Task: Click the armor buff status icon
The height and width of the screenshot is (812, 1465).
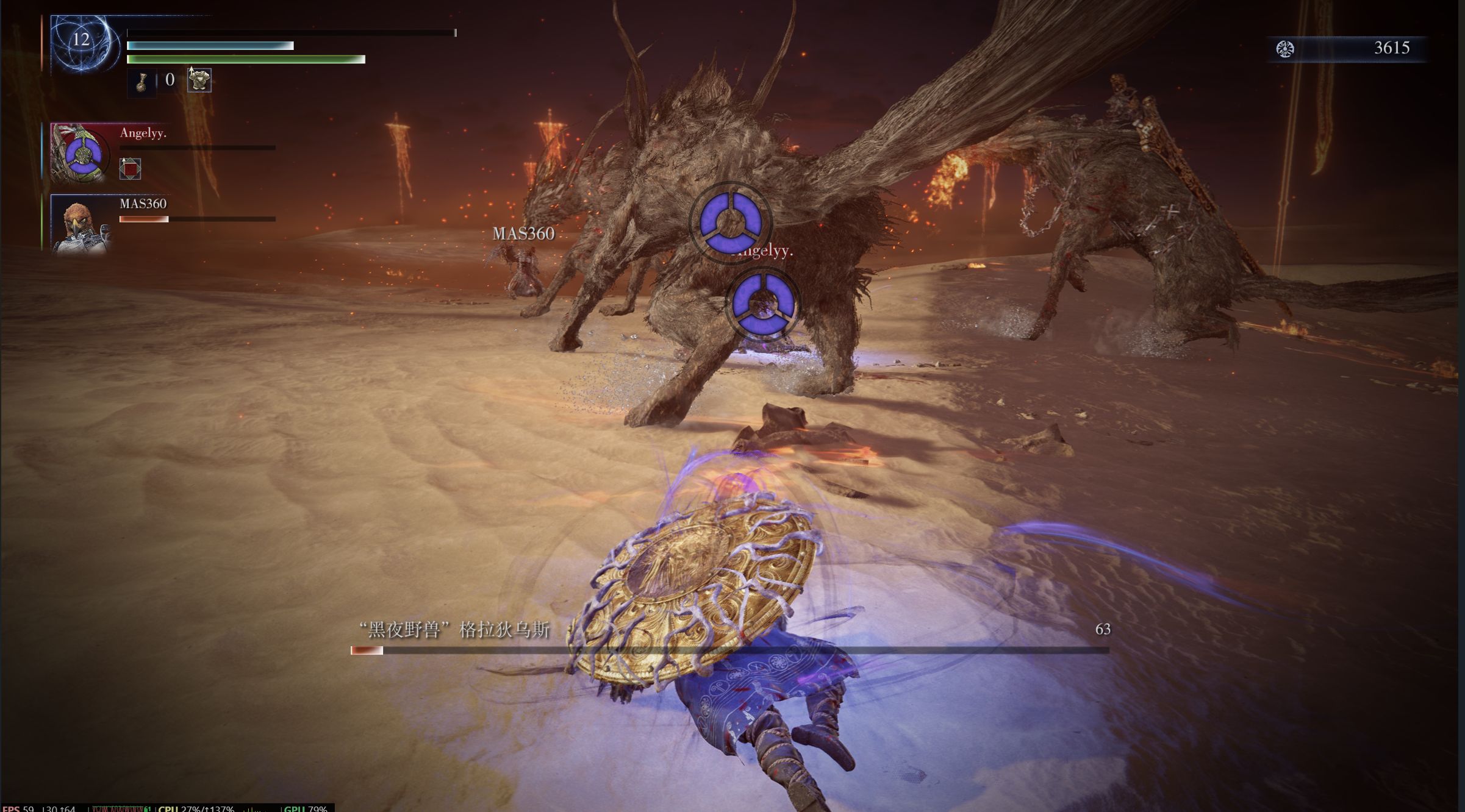Action: pyautogui.click(x=199, y=80)
